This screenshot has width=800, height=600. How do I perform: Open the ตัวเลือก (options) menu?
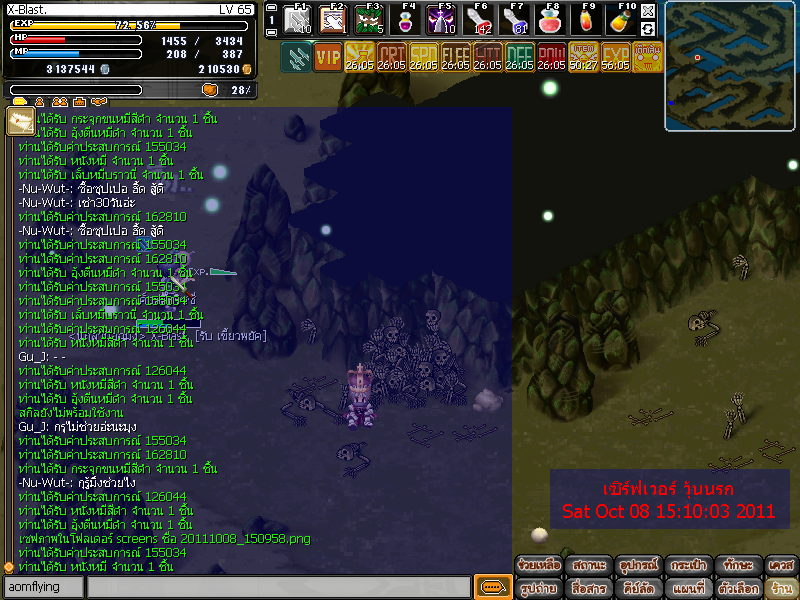click(x=735, y=588)
